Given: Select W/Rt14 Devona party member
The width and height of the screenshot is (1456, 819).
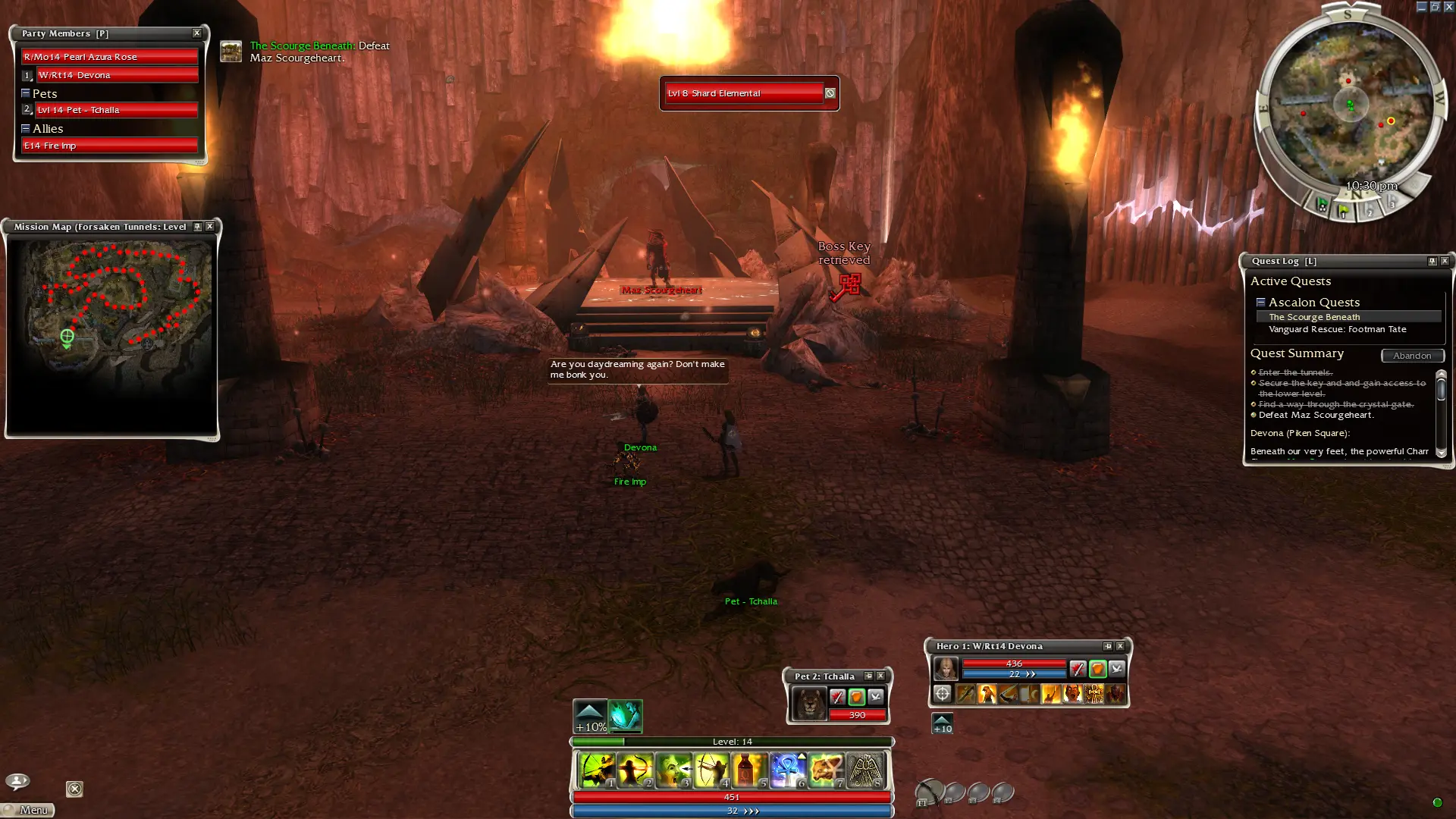Looking at the screenshot, I should coord(117,75).
